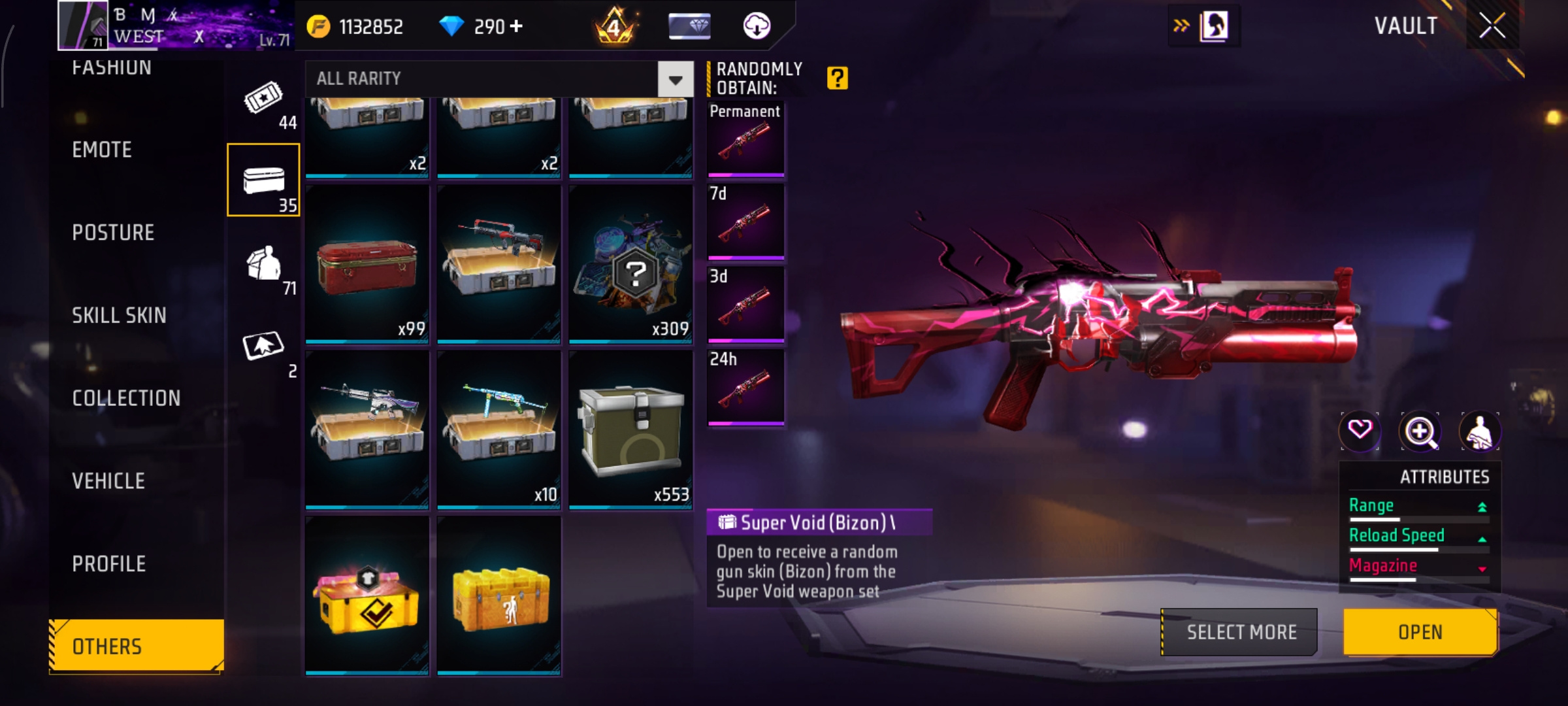Click the cloud download icon in top bar

(757, 27)
